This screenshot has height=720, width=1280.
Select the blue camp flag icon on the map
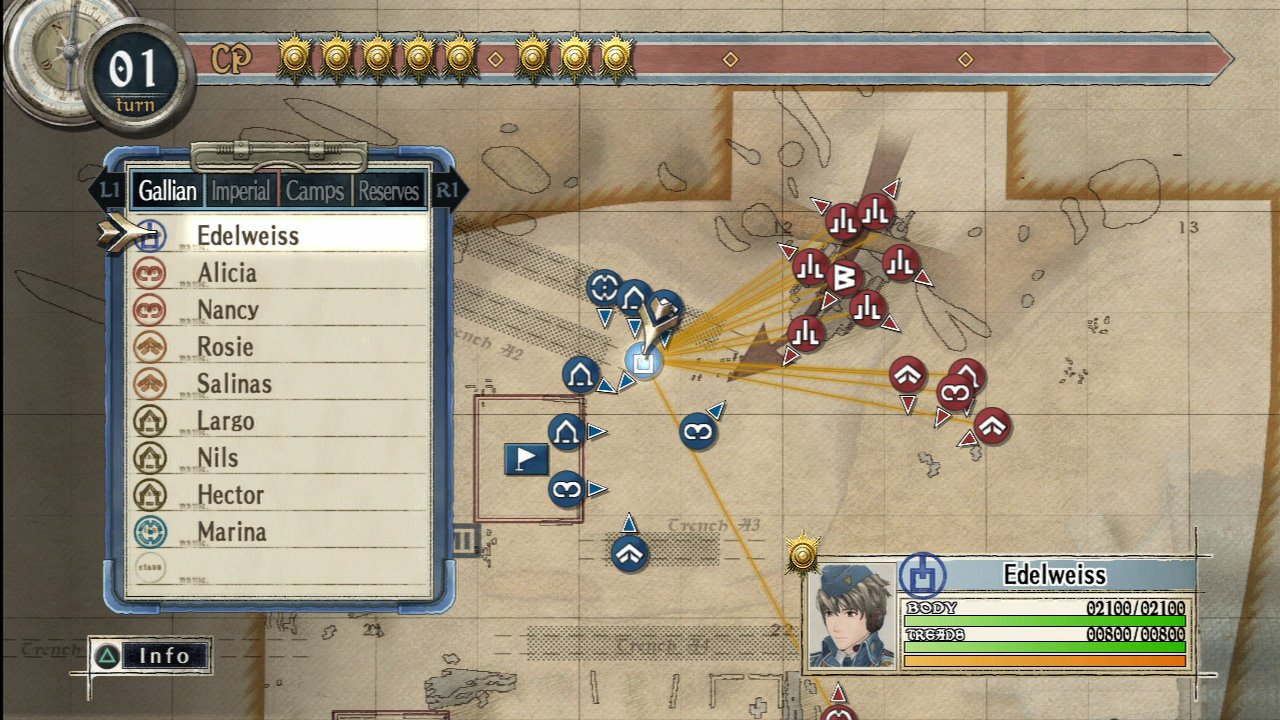click(x=525, y=460)
